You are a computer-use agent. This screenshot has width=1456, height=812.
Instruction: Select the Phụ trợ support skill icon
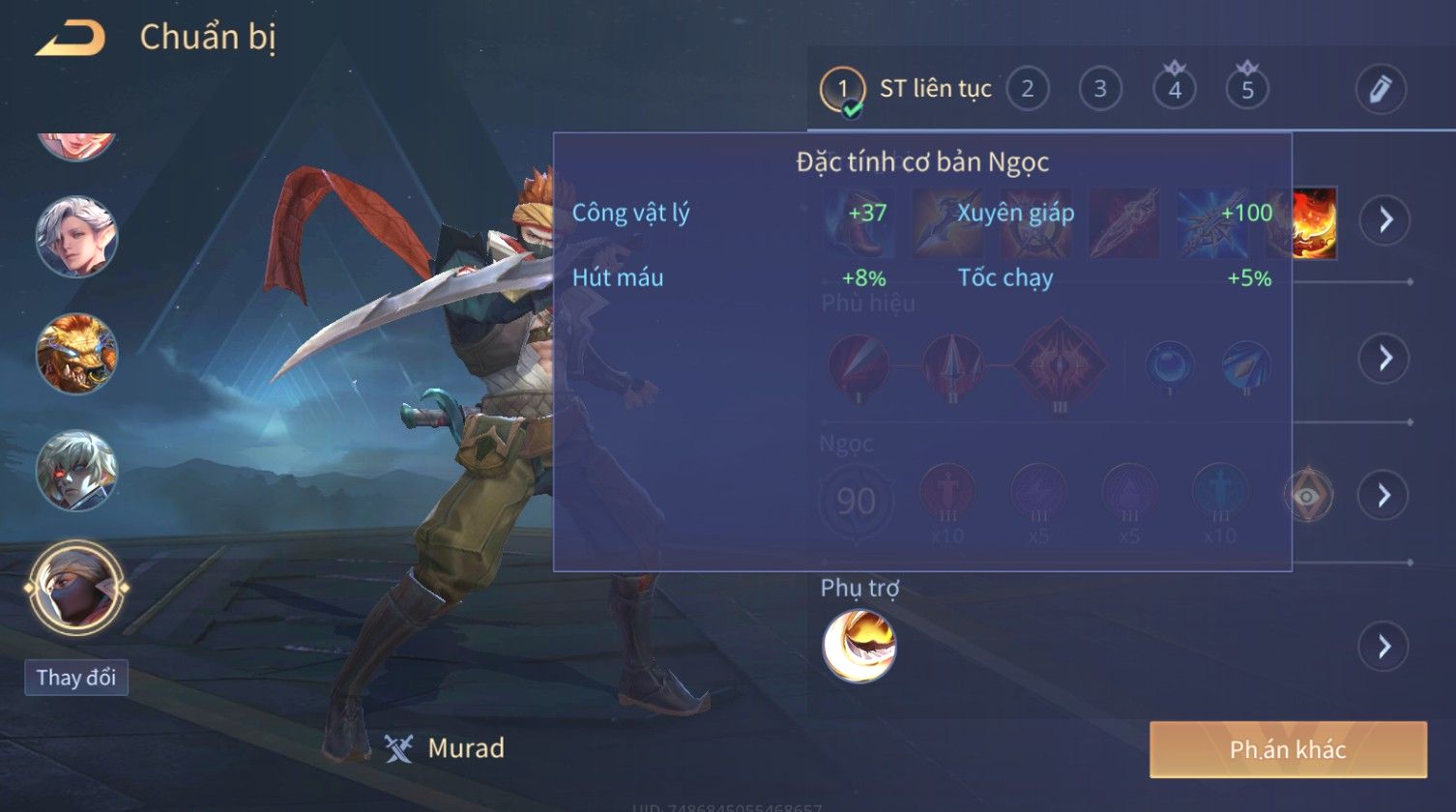(859, 646)
